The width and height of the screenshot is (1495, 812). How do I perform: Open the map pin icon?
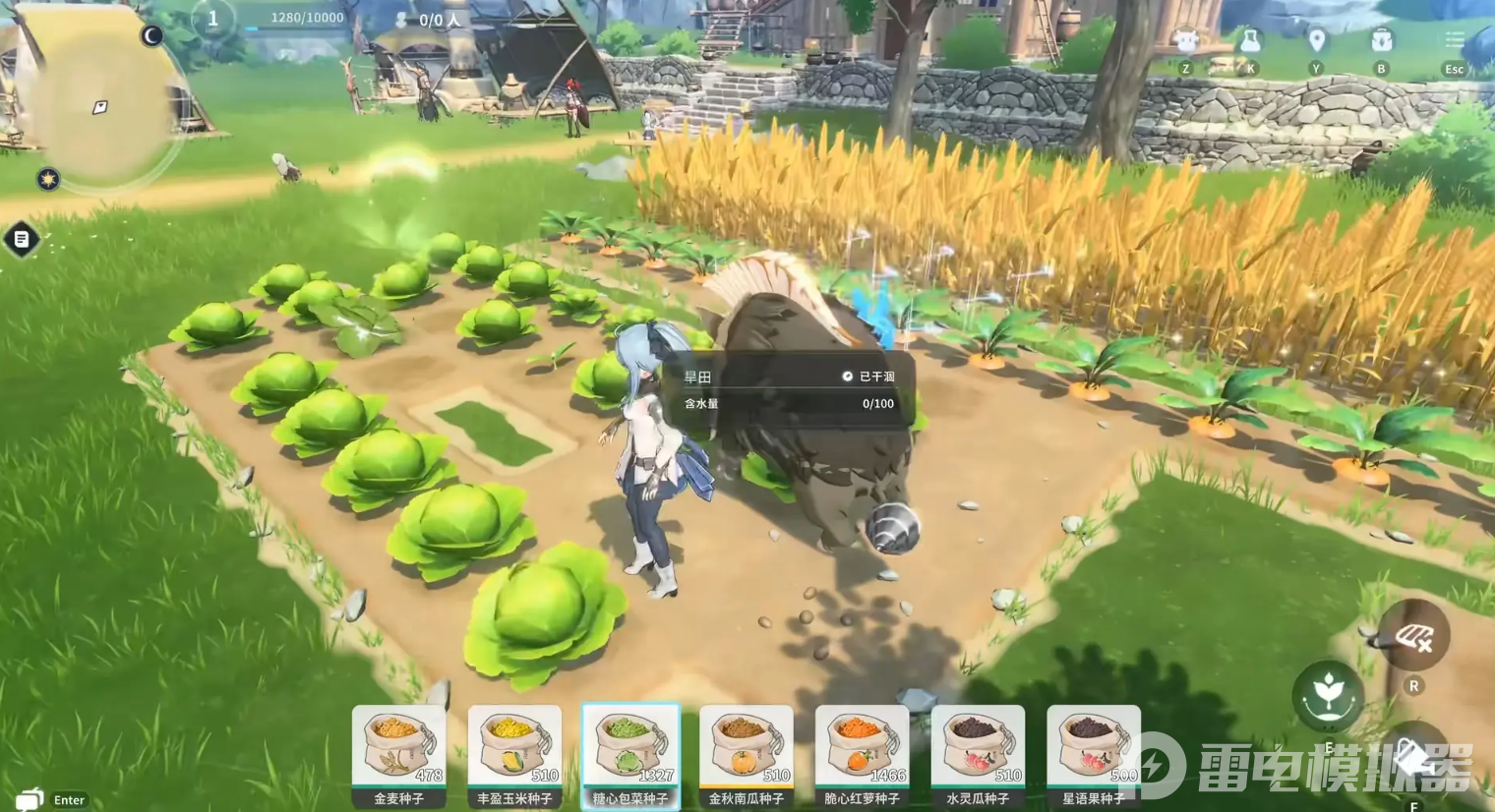click(1316, 42)
